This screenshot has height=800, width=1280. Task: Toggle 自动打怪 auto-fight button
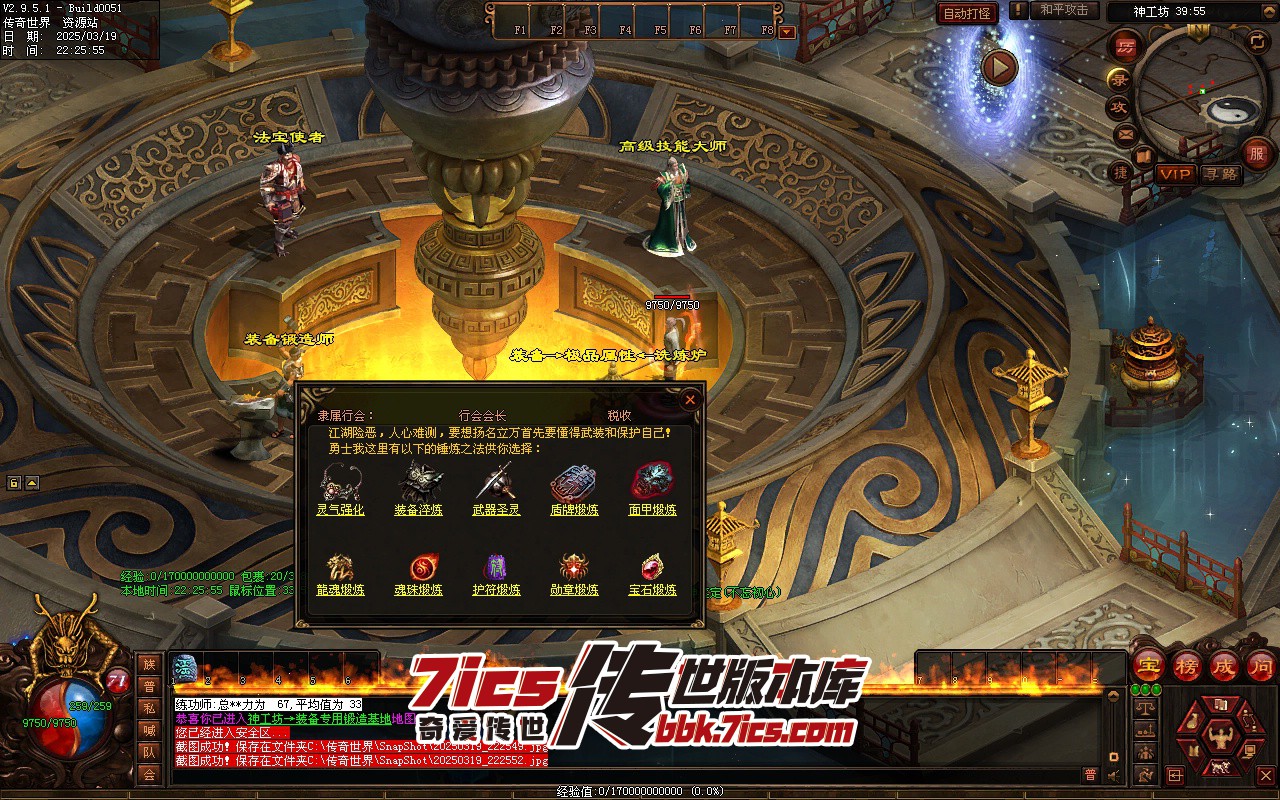click(967, 13)
